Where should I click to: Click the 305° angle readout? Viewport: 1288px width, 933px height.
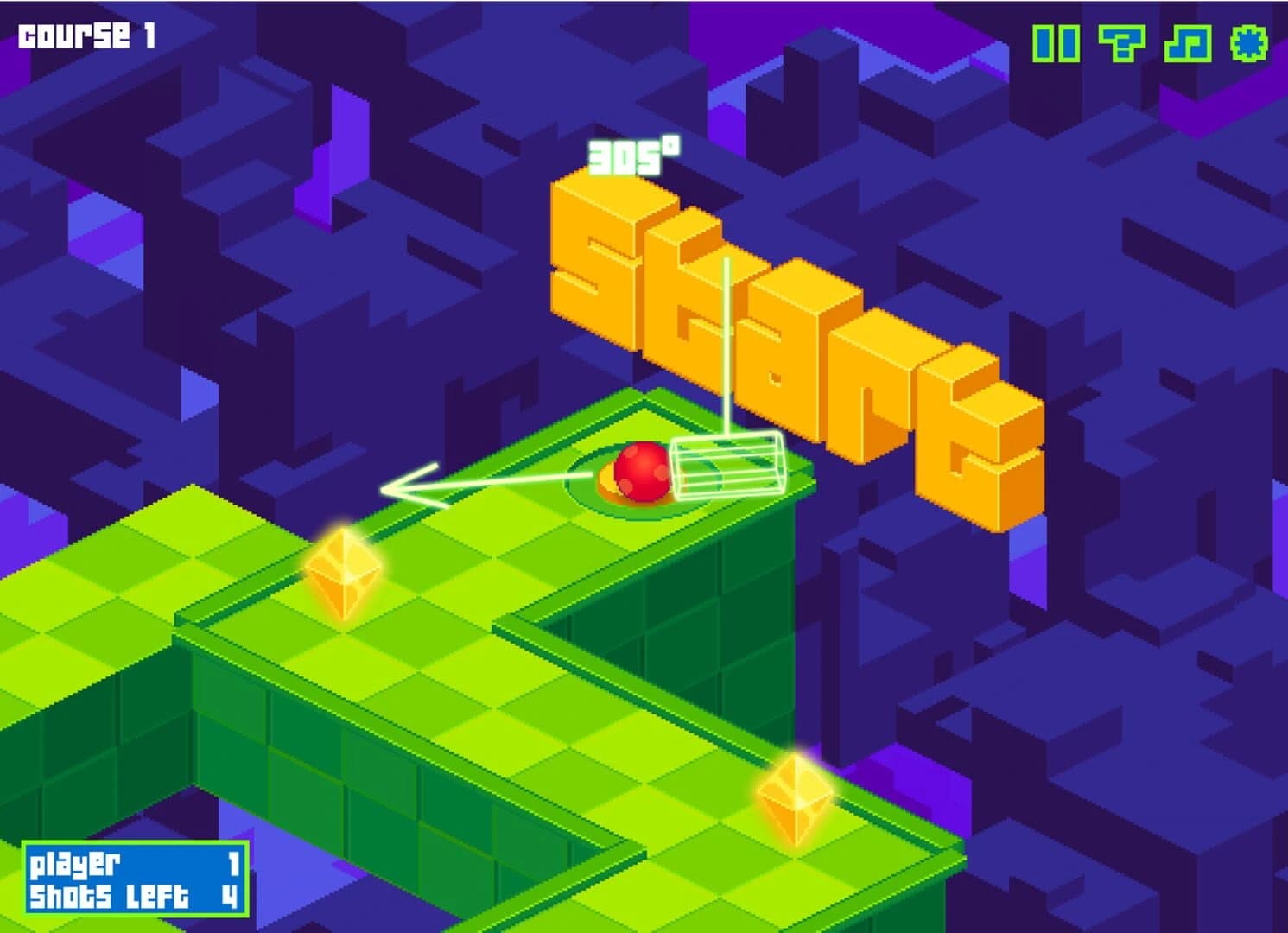tap(631, 154)
